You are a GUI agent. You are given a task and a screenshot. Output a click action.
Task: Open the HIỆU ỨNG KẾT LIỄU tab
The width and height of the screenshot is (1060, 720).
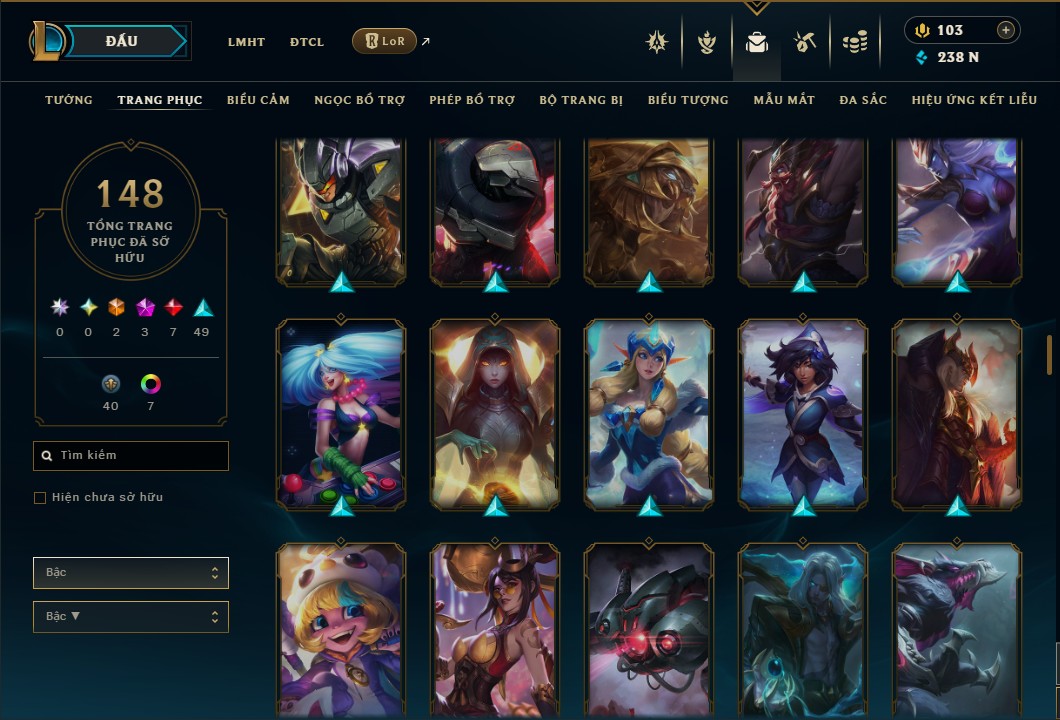tap(974, 100)
